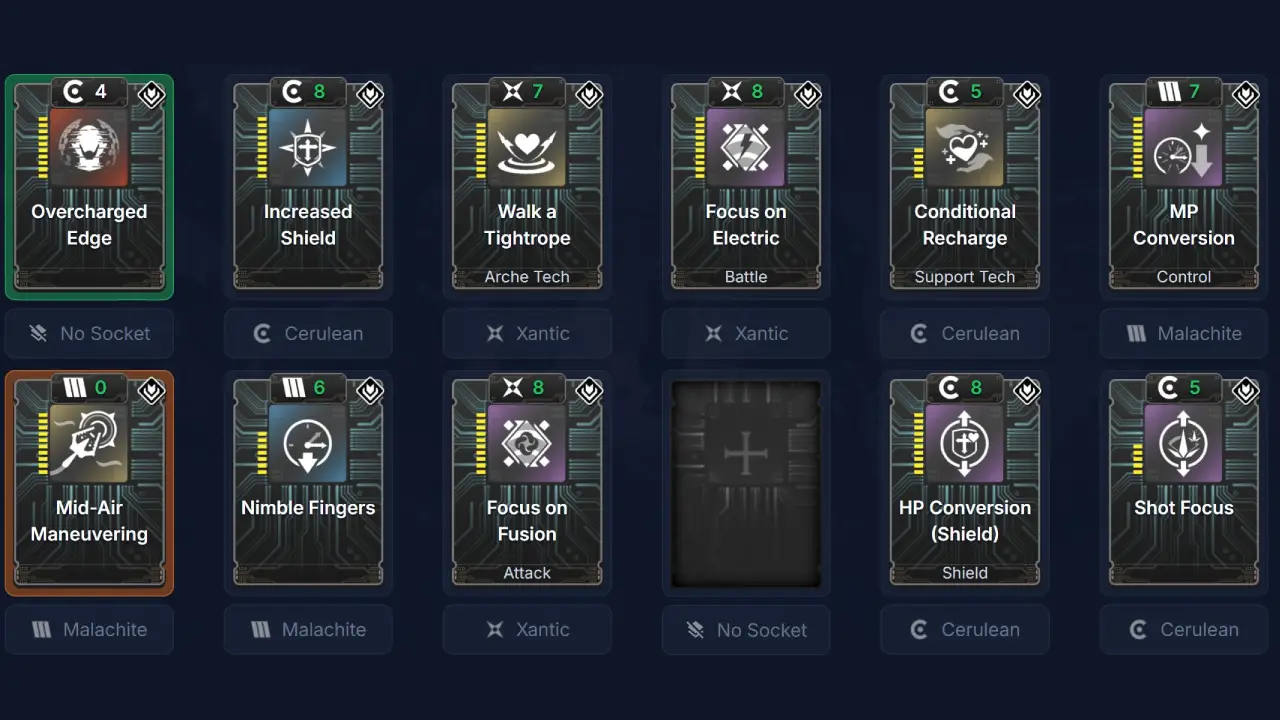This screenshot has height=720, width=1280.
Task: Click the HP Conversion (Shield) icon
Action: pyautogui.click(x=965, y=443)
